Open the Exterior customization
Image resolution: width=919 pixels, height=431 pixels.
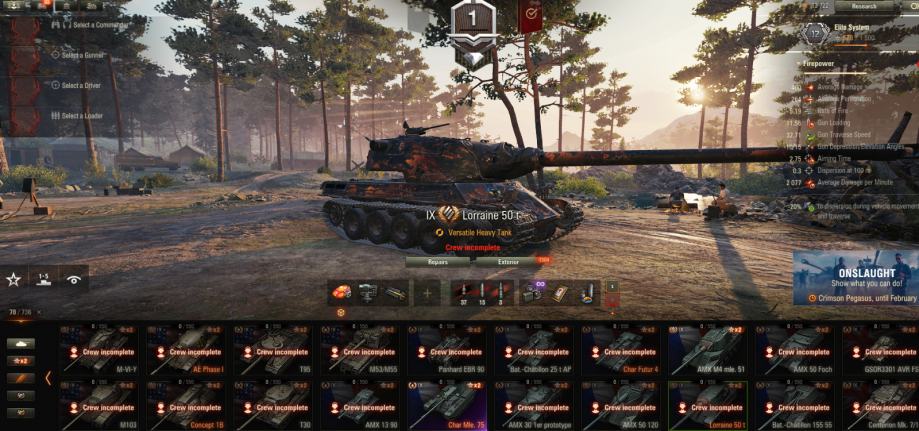click(508, 262)
